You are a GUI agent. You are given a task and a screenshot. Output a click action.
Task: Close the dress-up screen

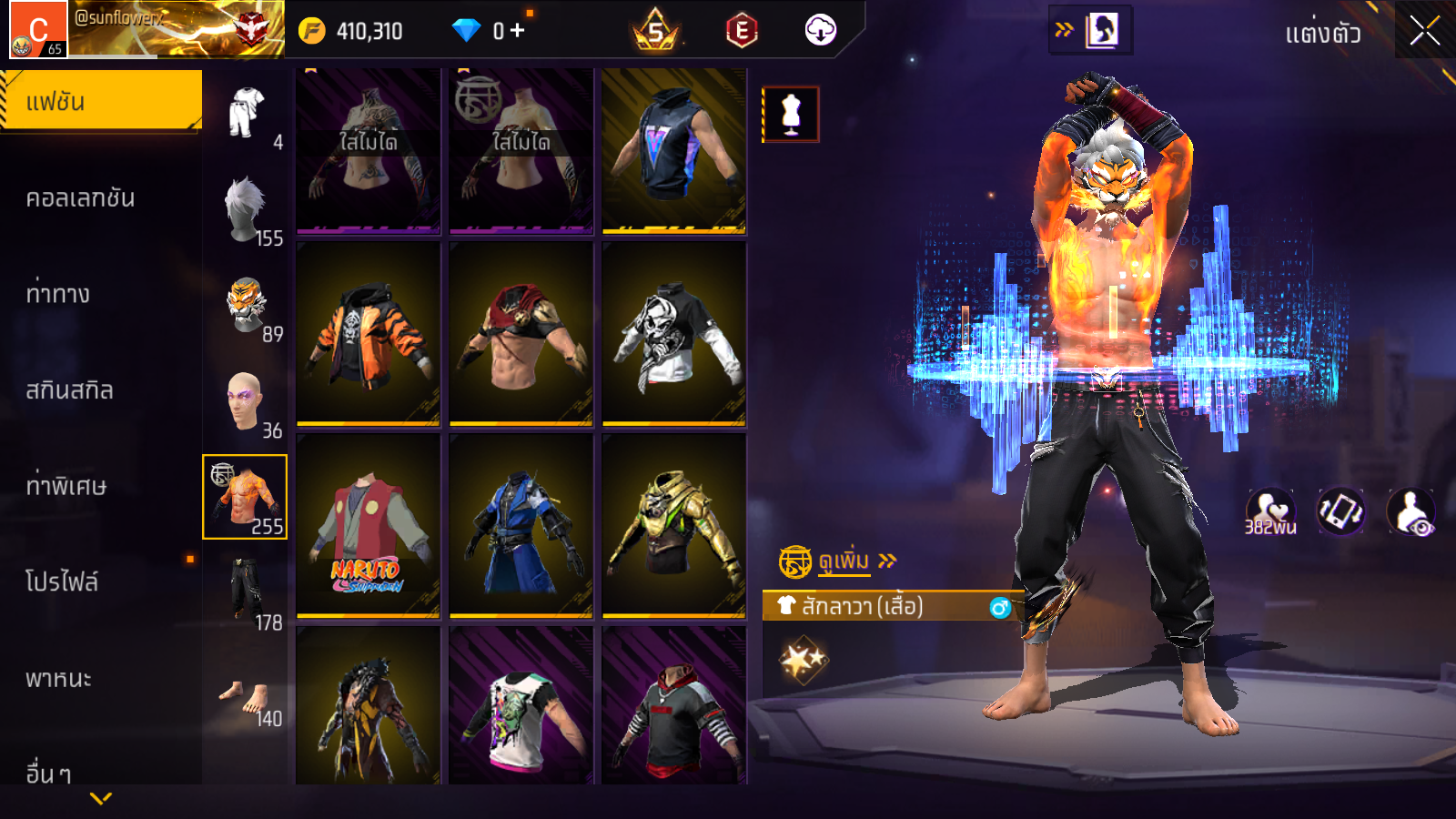tap(1424, 31)
